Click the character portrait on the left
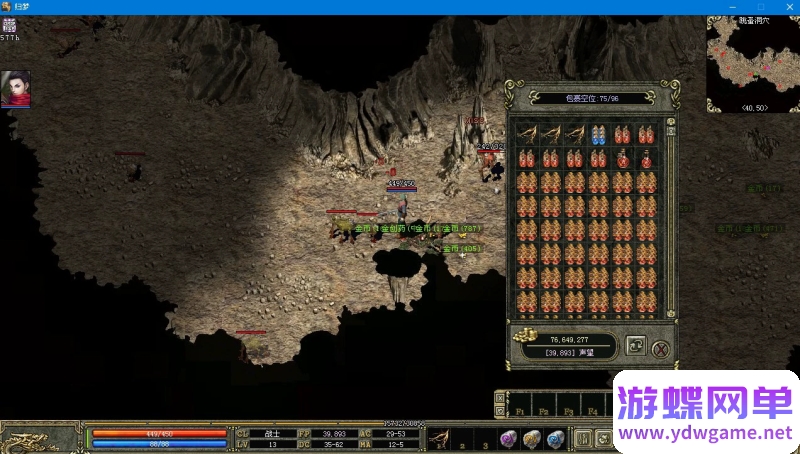 [x=15, y=89]
